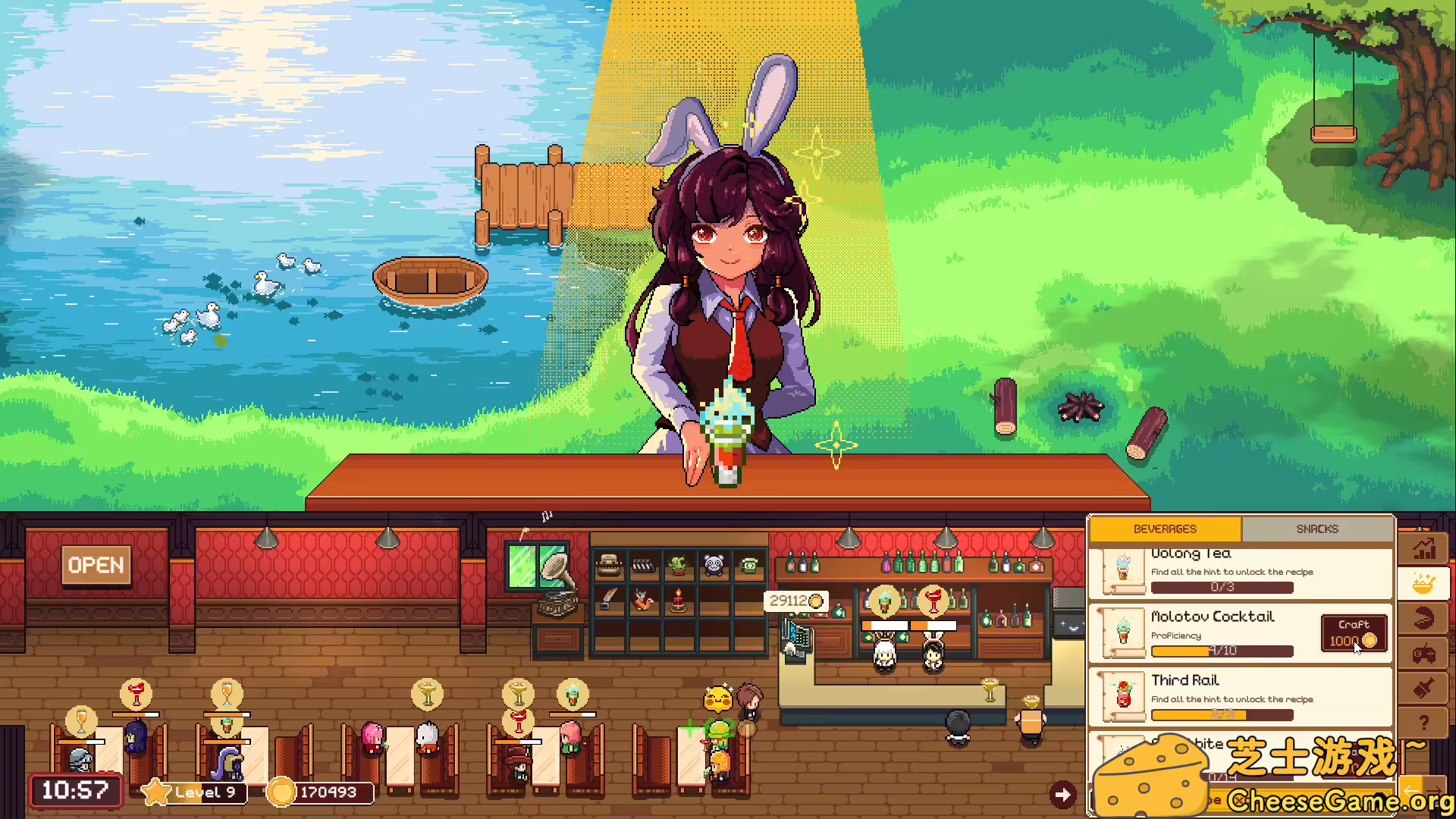Screen dimensions: 1456x819
Task: Switch to the BEVERAGES tab
Action: point(1165,529)
